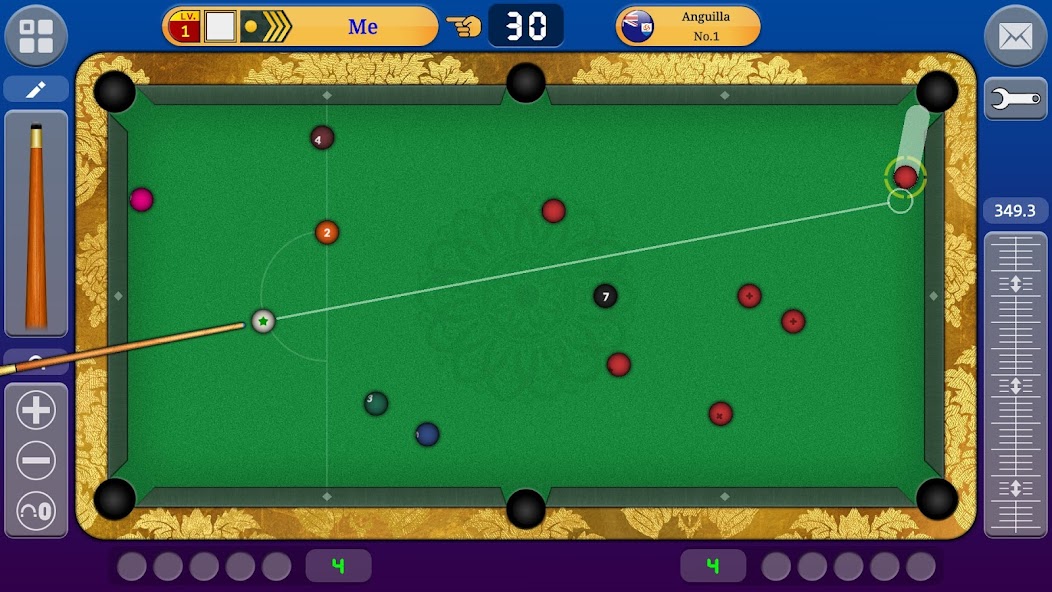Click the minus fine-tune aim button

[36, 461]
